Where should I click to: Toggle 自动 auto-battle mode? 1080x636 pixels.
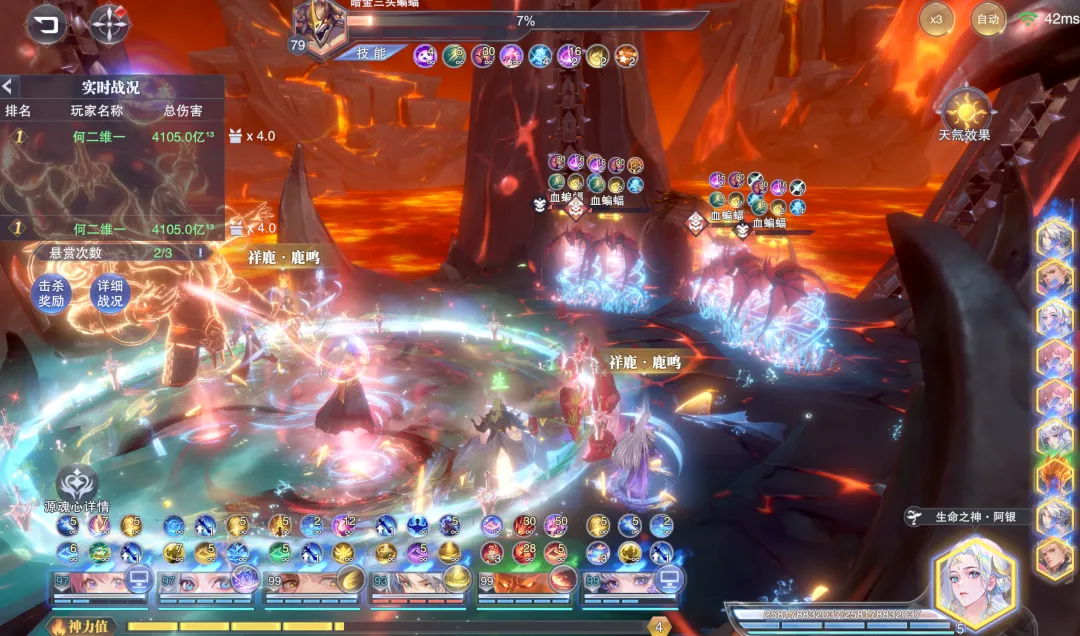click(x=988, y=19)
